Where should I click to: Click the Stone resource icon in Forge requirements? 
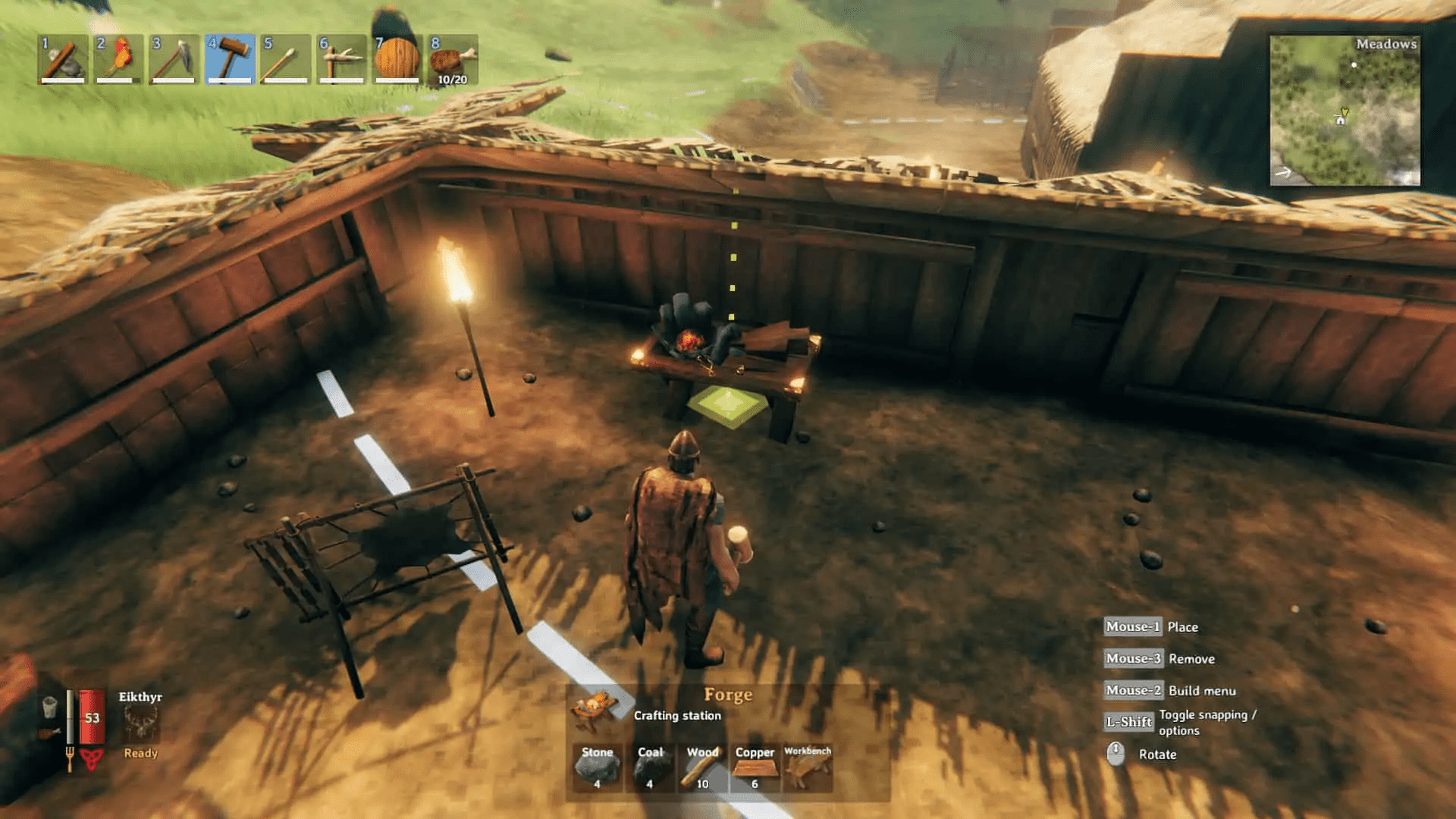597,768
